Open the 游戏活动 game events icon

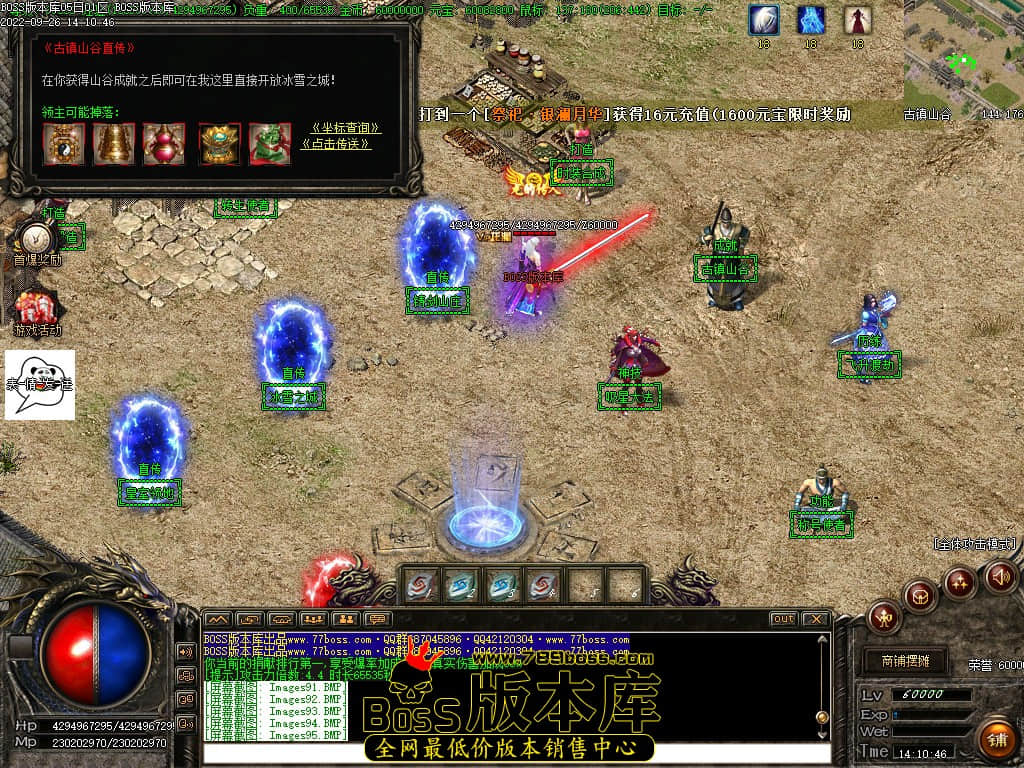(37, 310)
